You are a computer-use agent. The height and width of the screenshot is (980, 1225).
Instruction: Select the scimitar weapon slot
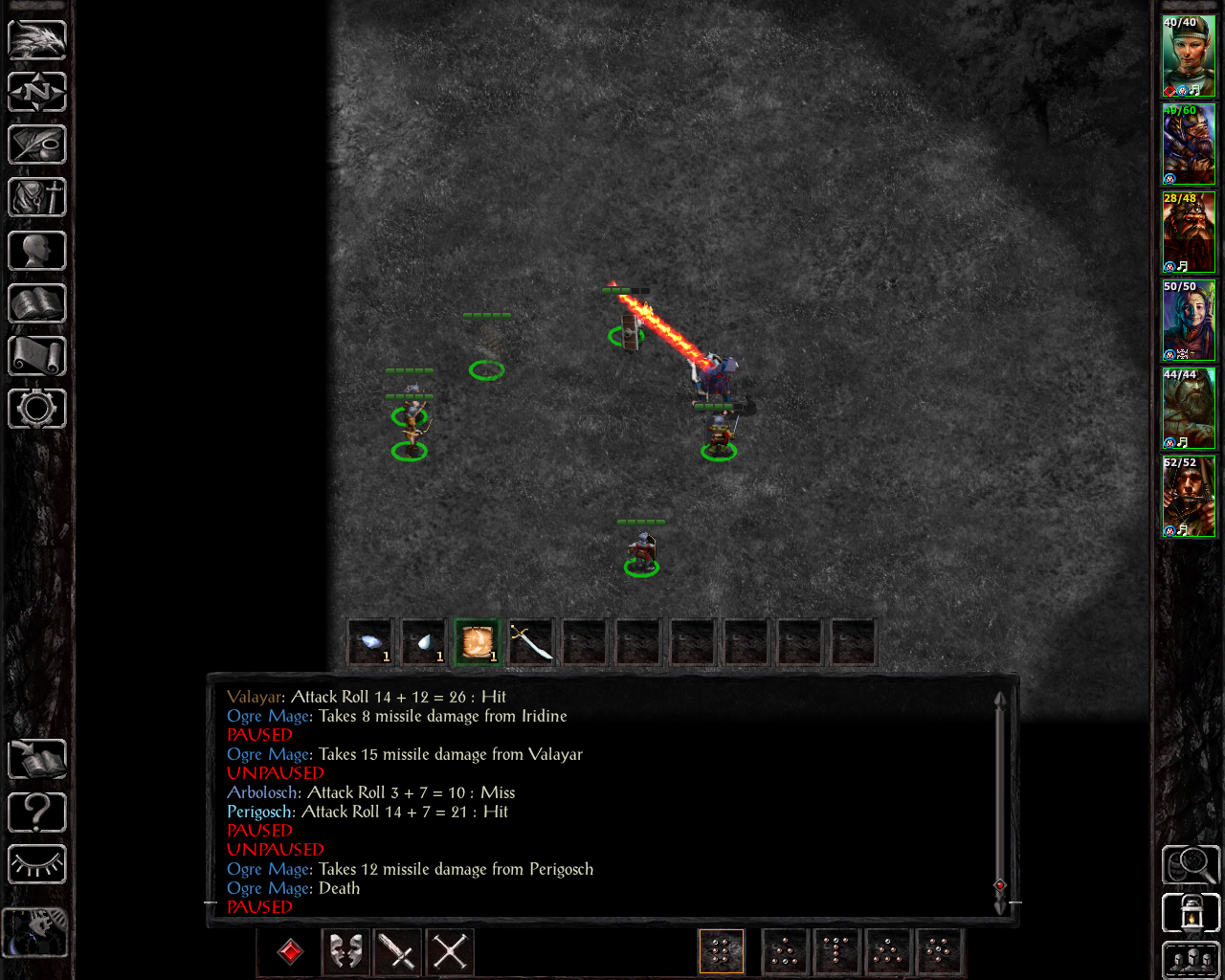pyautogui.click(x=531, y=641)
